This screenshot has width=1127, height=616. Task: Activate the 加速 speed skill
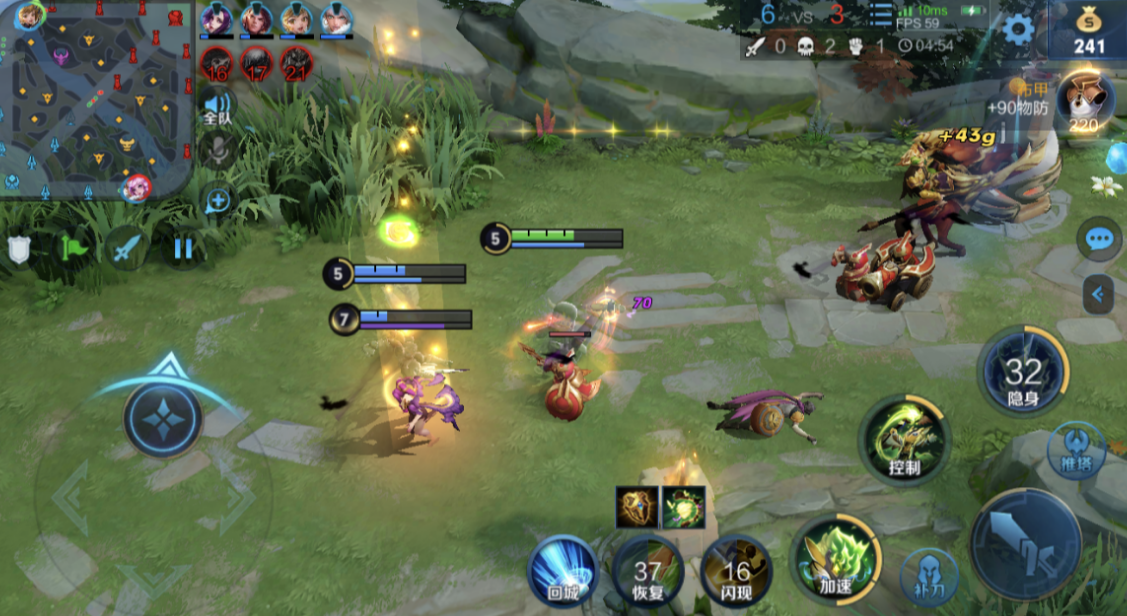[835, 558]
